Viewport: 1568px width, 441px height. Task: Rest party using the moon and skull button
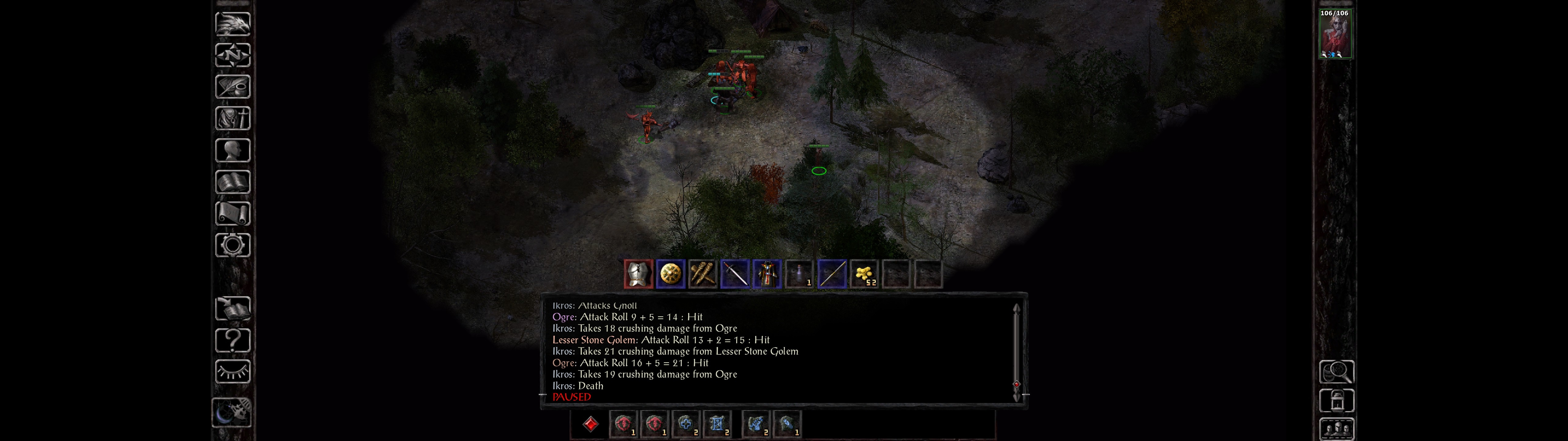tap(232, 413)
